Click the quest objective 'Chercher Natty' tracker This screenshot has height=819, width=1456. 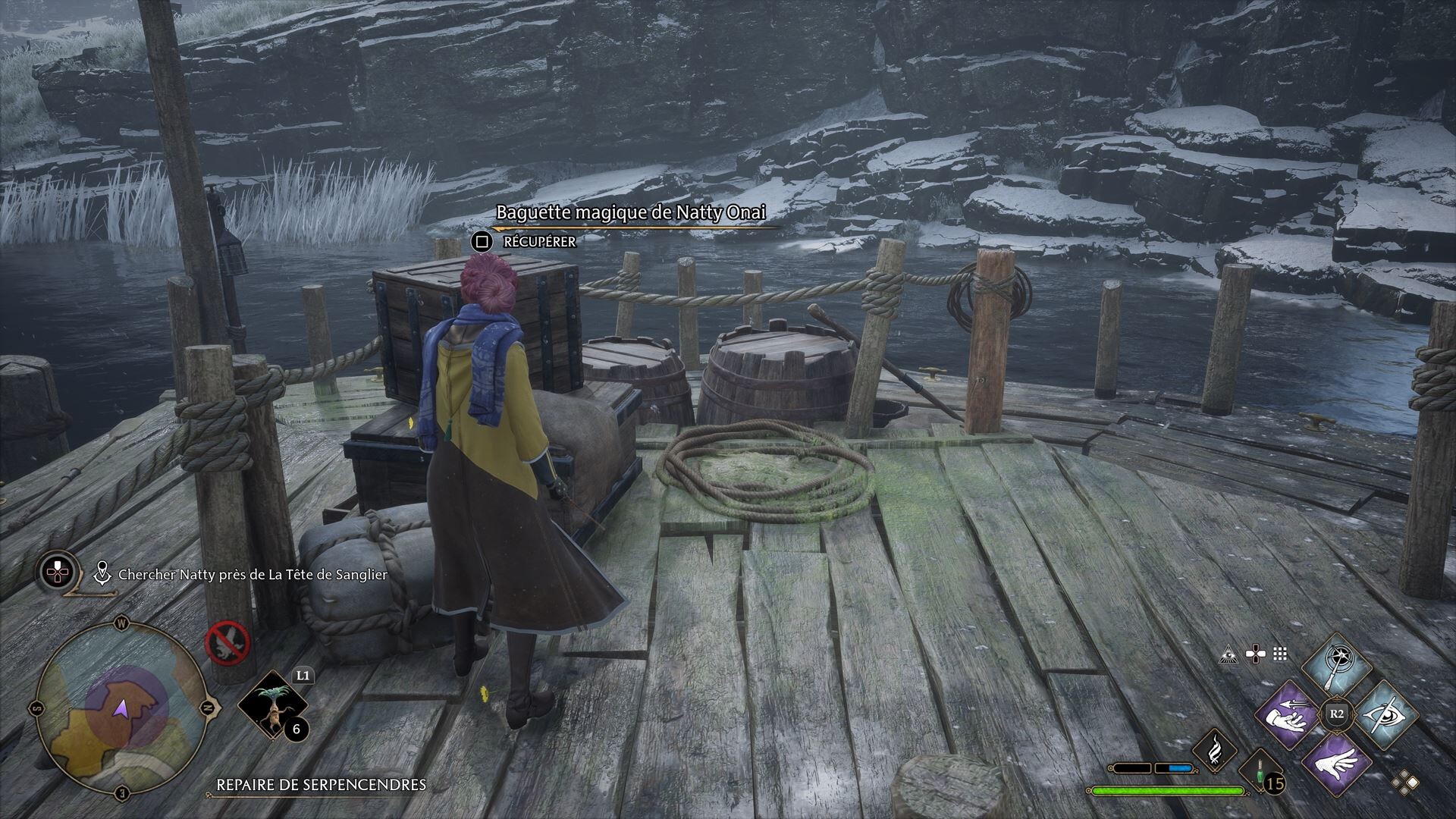point(252,575)
